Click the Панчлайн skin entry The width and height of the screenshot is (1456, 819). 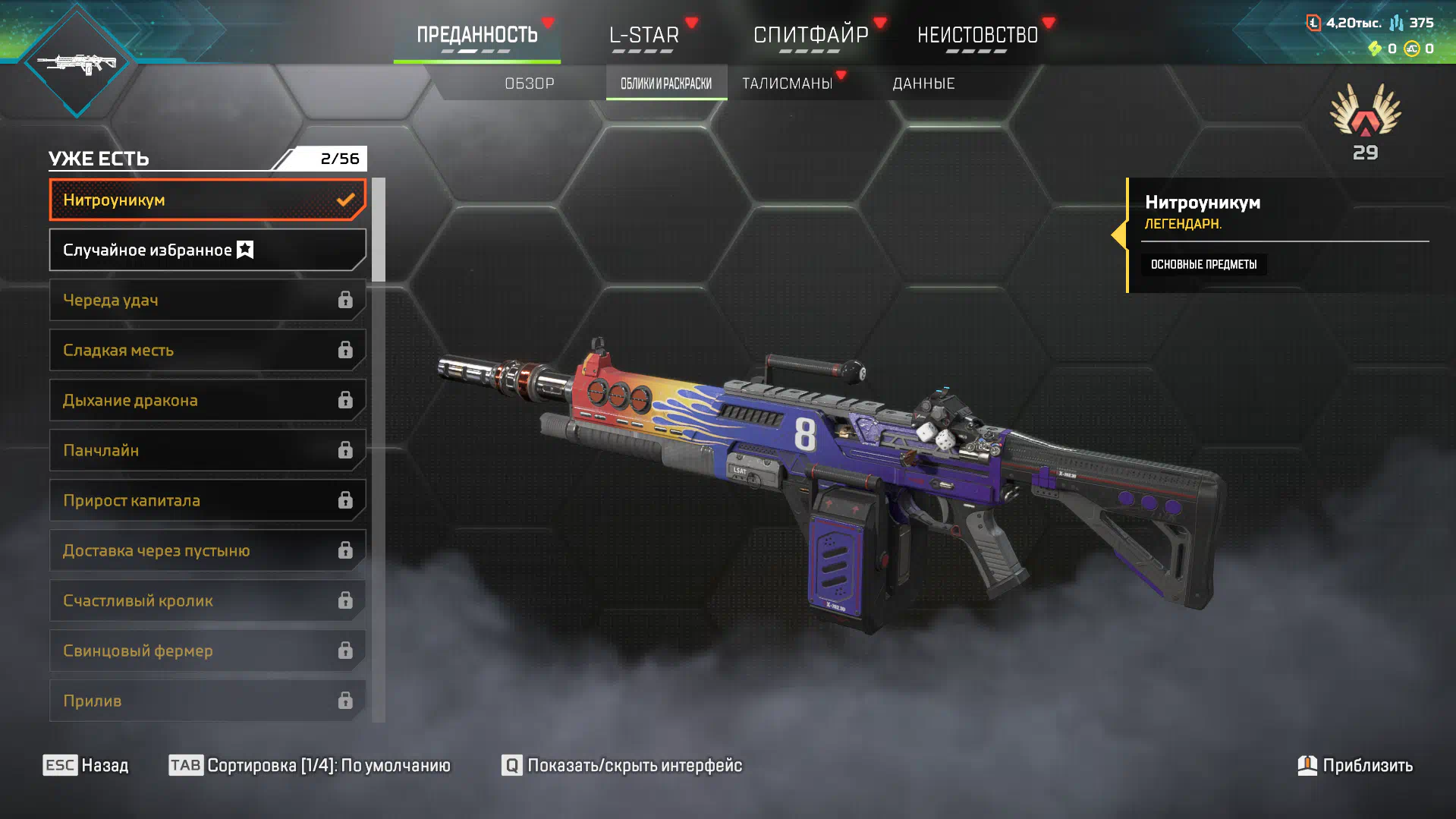207,451
